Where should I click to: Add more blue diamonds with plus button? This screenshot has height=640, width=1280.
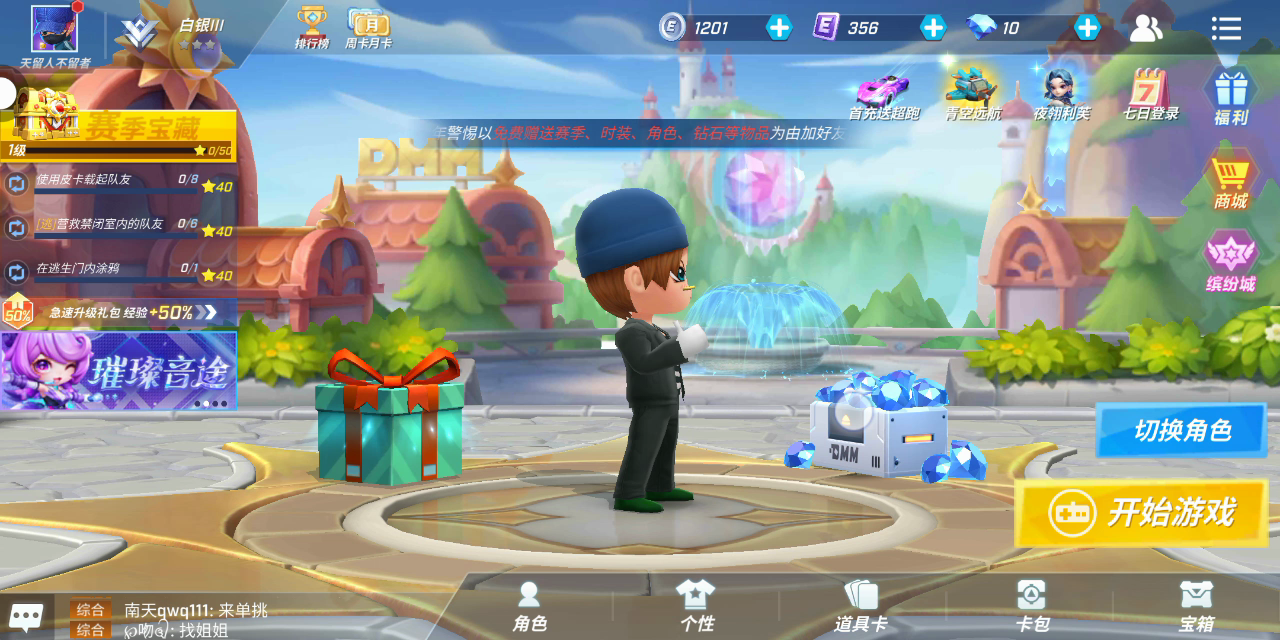point(1087,27)
